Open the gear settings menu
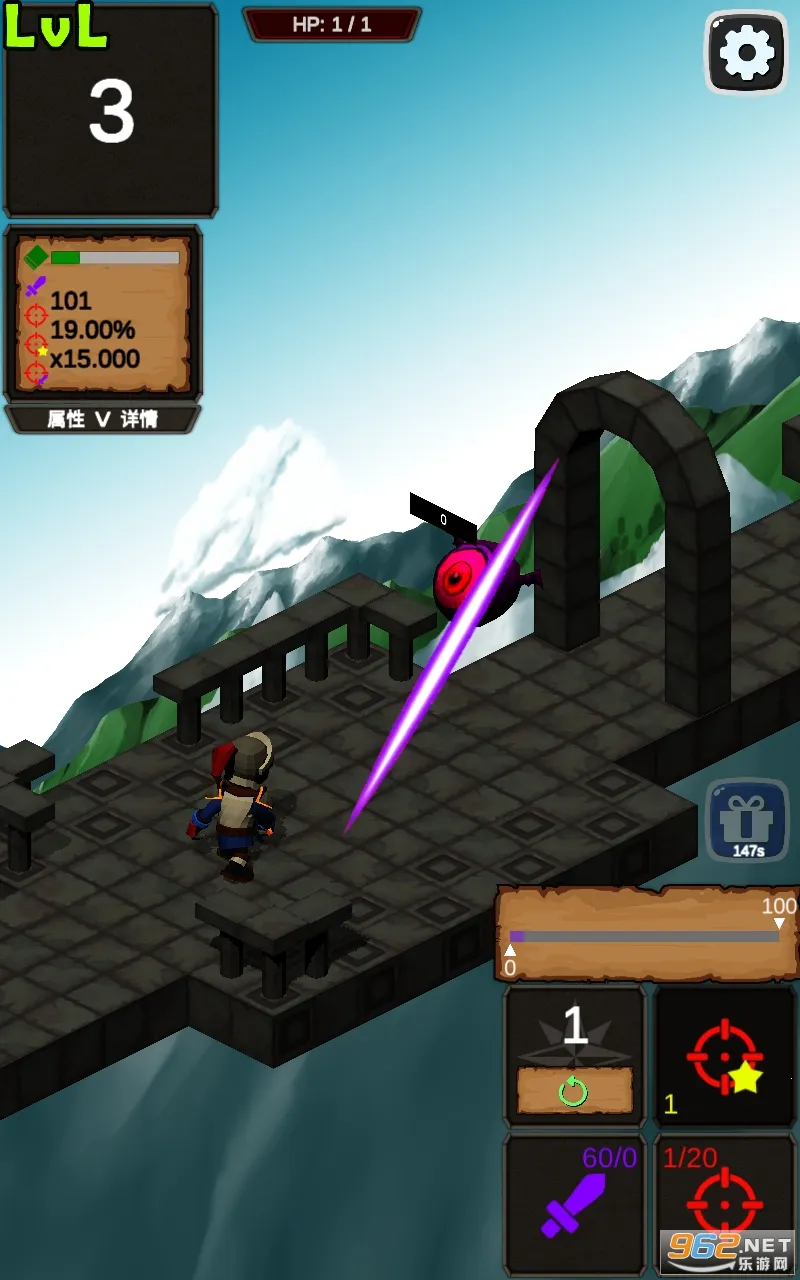The width and height of the screenshot is (800, 1280). coord(746,53)
